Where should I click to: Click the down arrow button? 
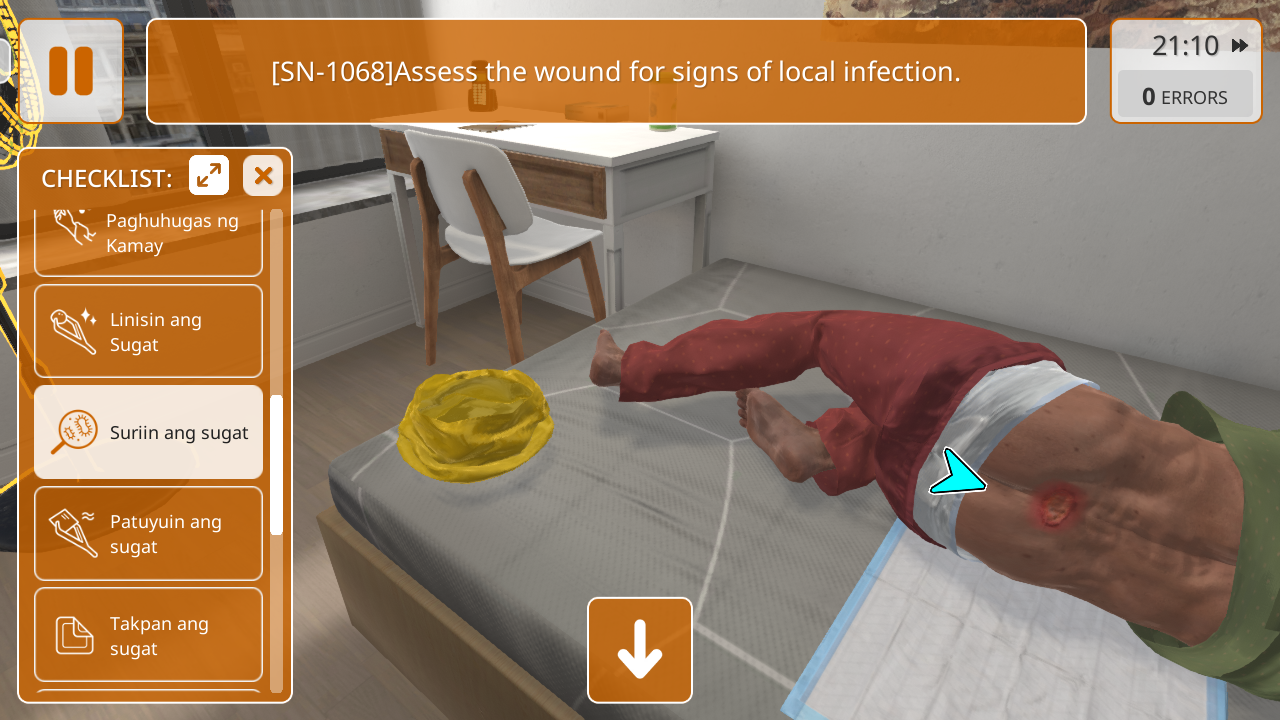[640, 650]
